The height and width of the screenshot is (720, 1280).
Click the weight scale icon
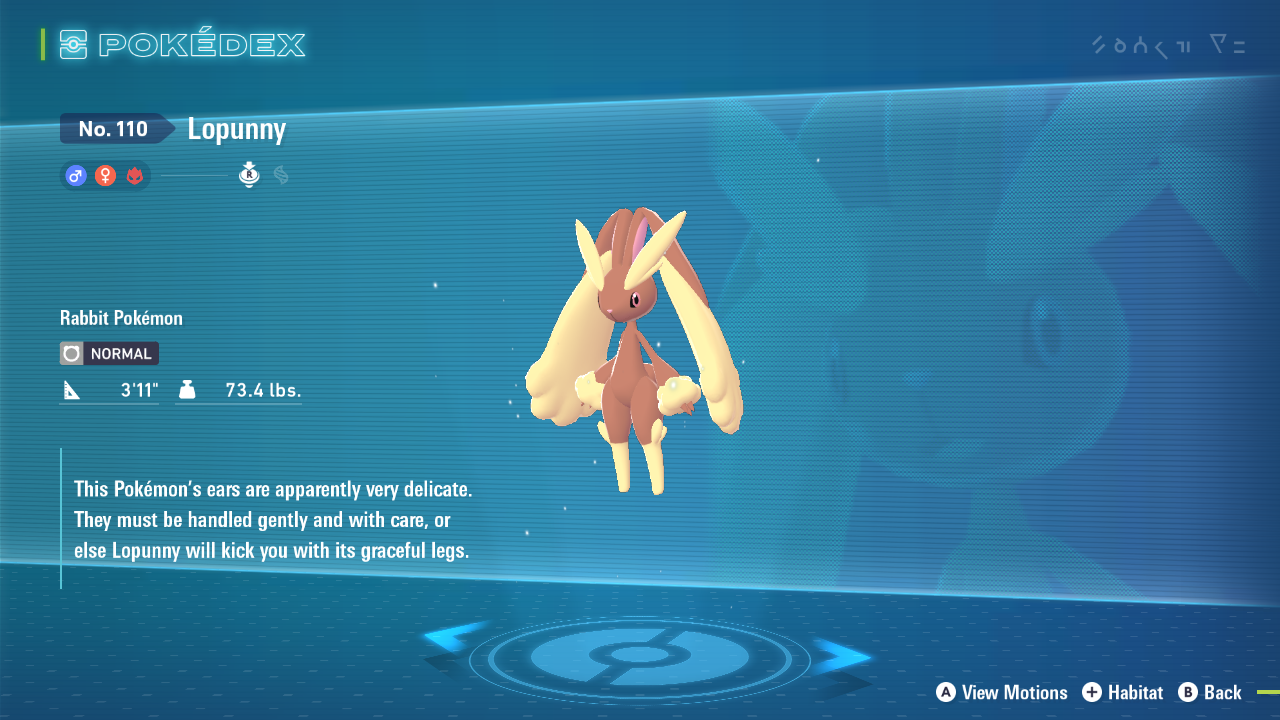click(187, 389)
